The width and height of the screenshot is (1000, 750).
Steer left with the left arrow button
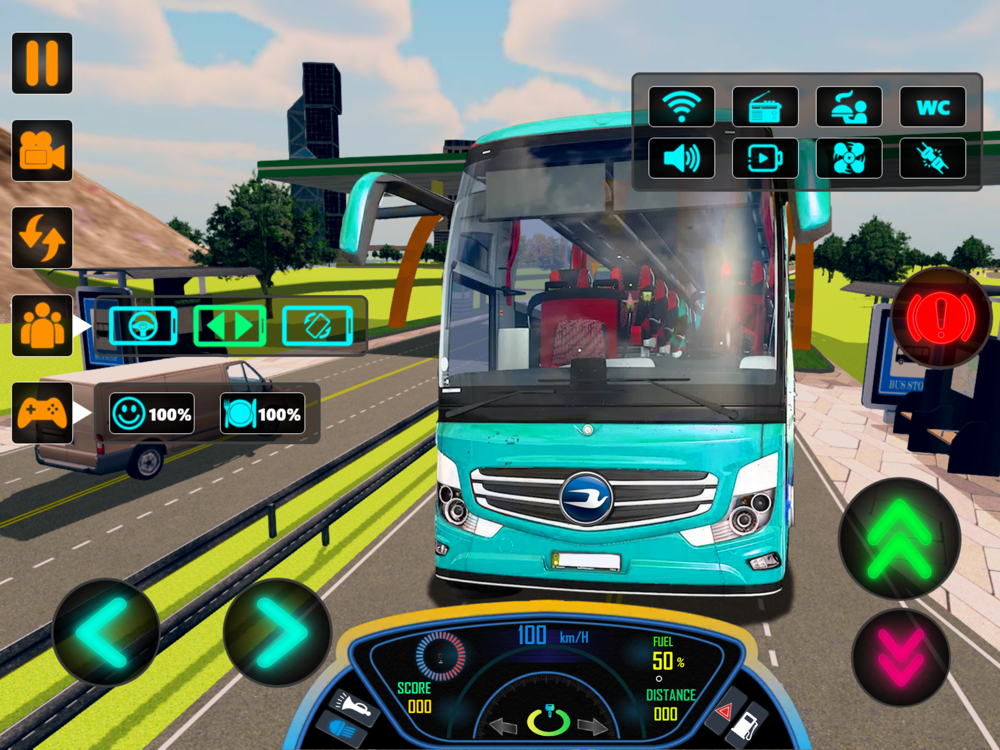(x=105, y=632)
